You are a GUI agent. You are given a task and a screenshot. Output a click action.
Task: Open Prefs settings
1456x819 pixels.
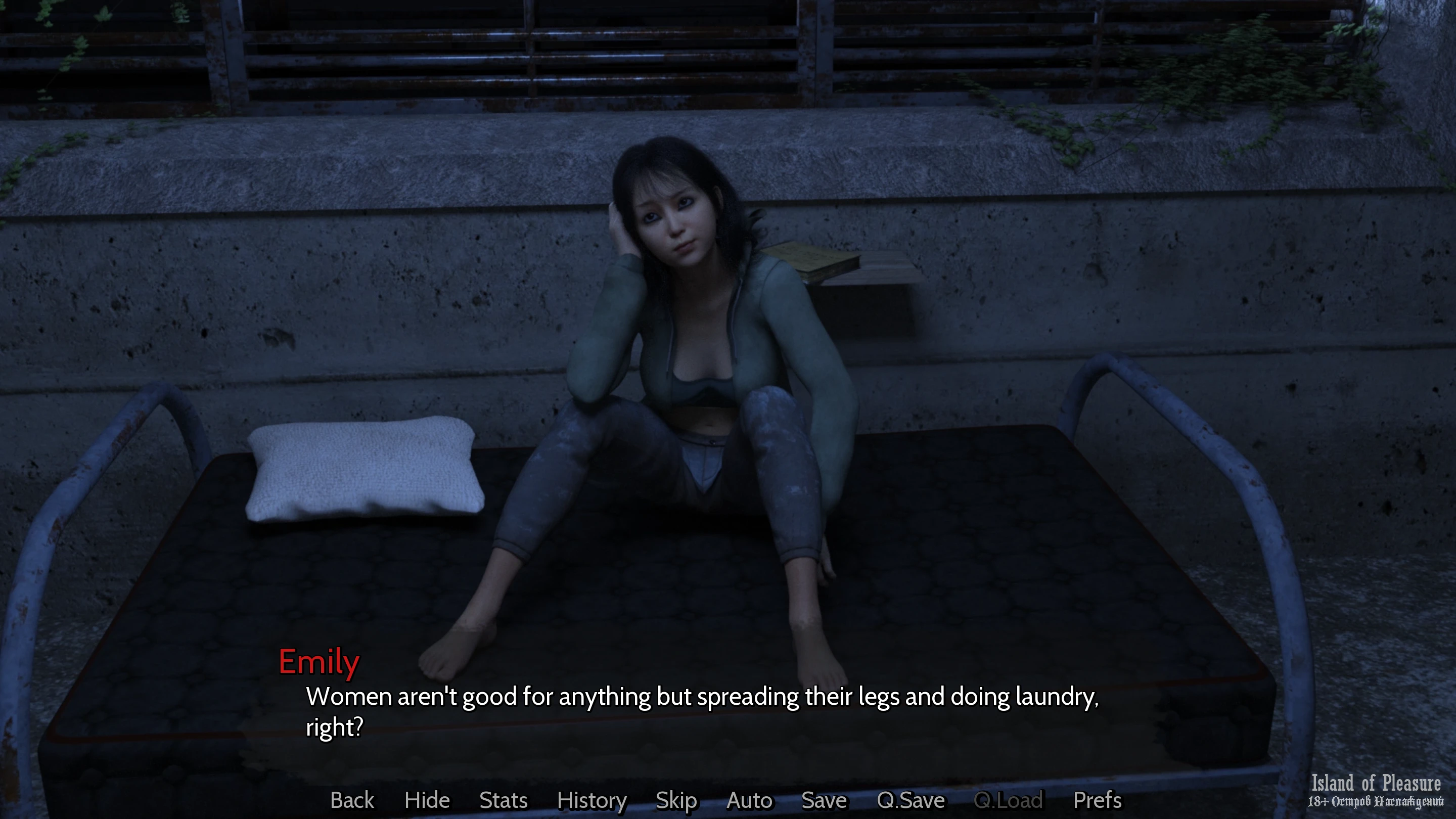1097,800
